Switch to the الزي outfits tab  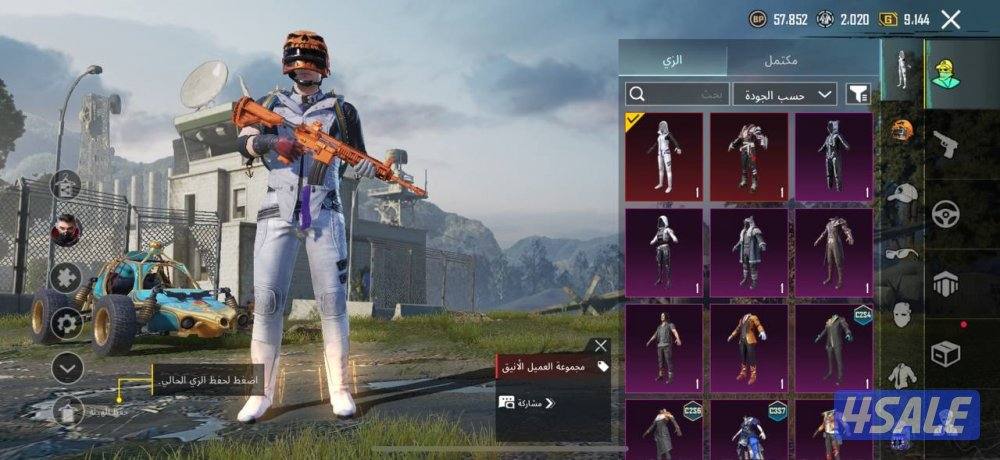click(x=672, y=60)
